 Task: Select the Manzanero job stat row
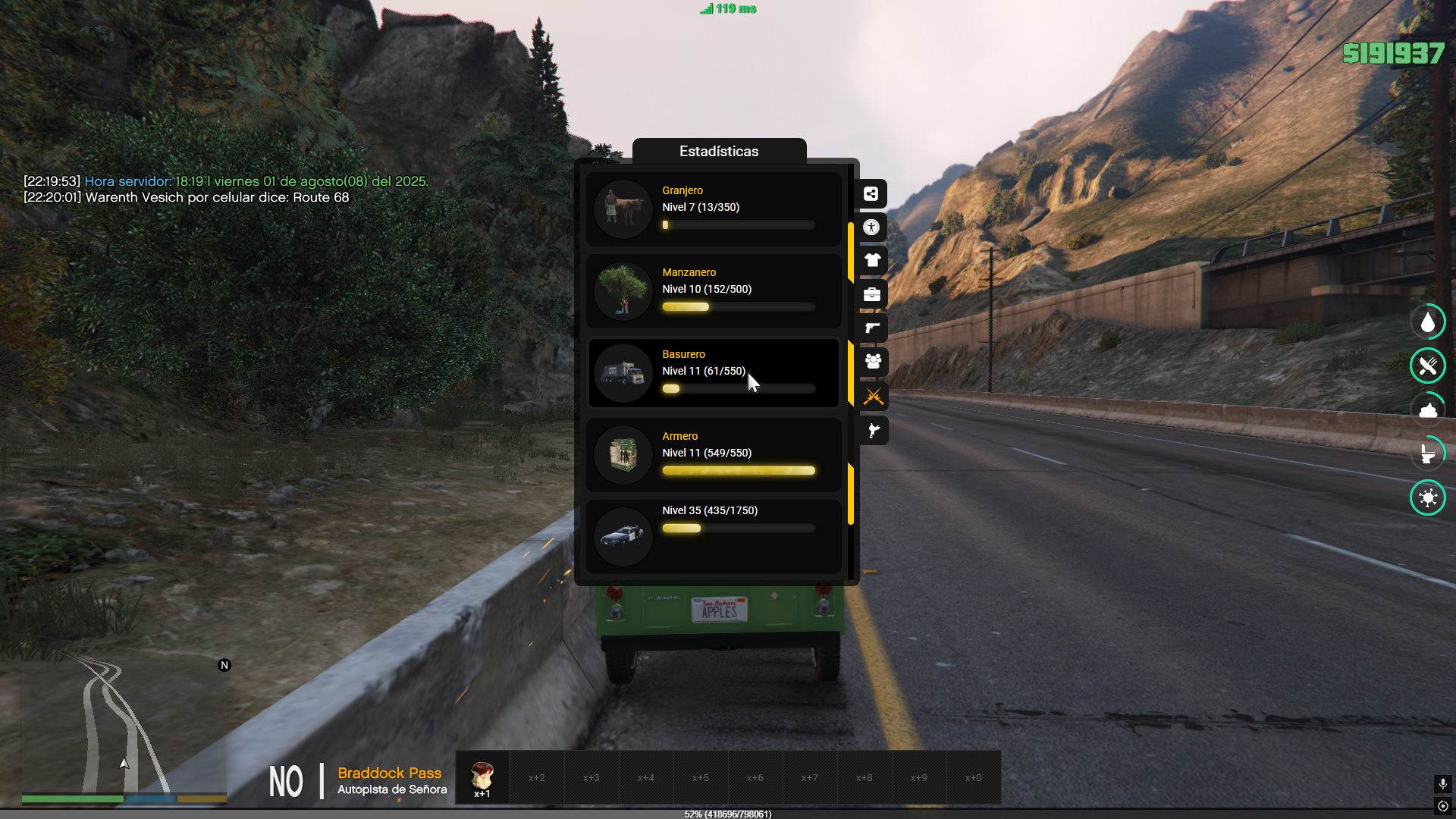pos(713,290)
